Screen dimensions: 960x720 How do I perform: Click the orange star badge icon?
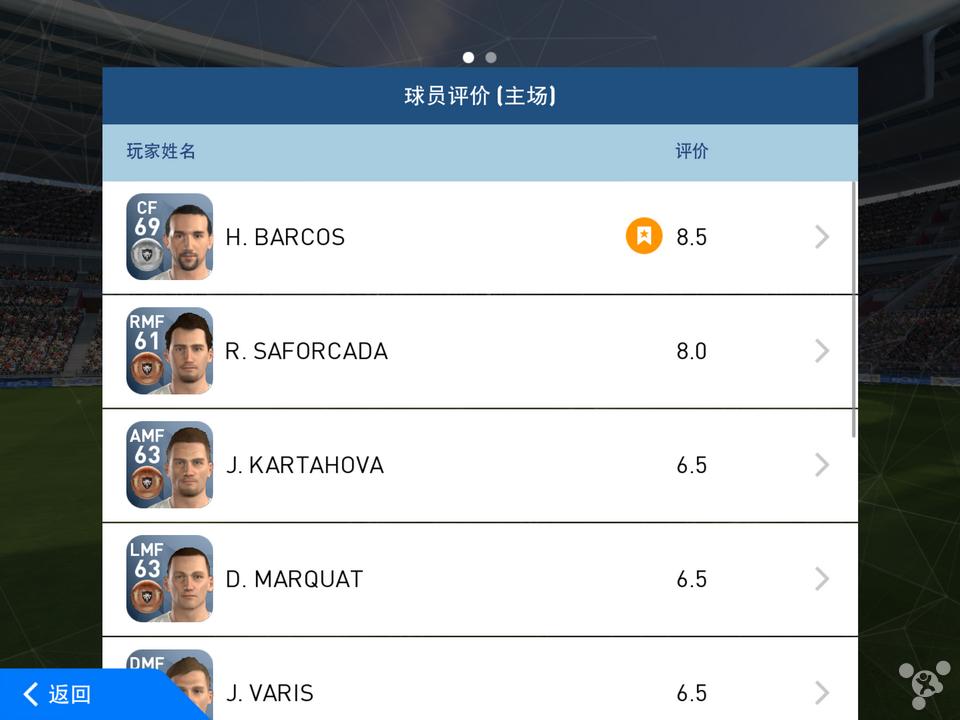pyautogui.click(x=644, y=237)
